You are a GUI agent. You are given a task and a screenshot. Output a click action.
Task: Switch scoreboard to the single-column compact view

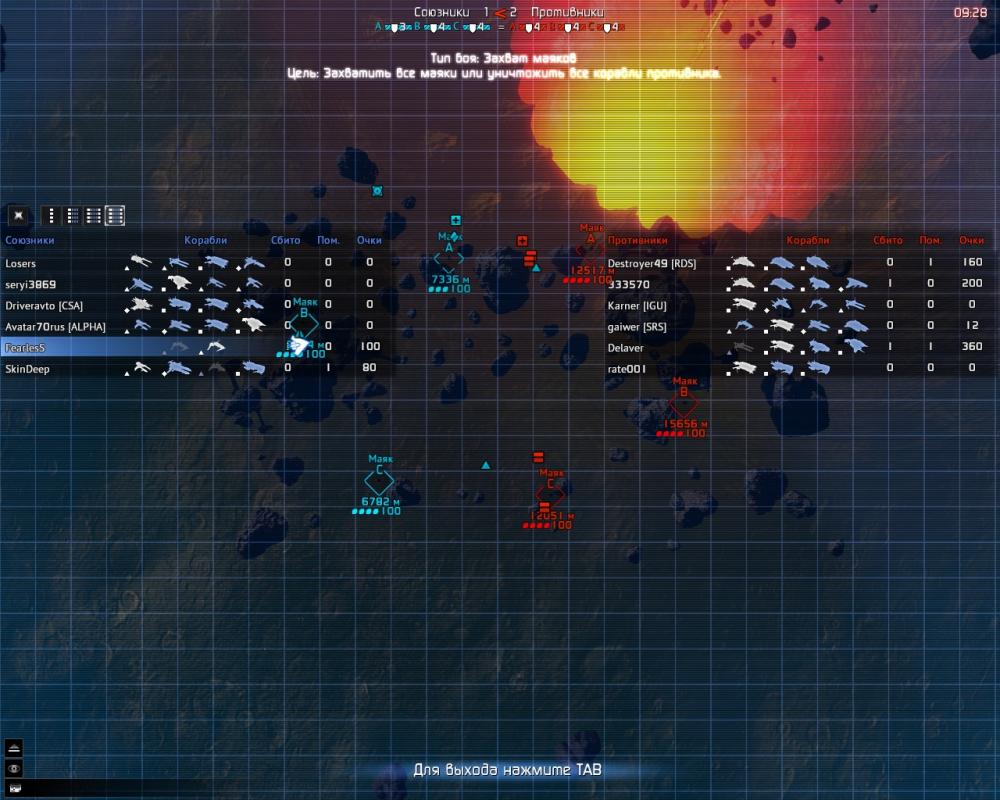[x=52, y=215]
